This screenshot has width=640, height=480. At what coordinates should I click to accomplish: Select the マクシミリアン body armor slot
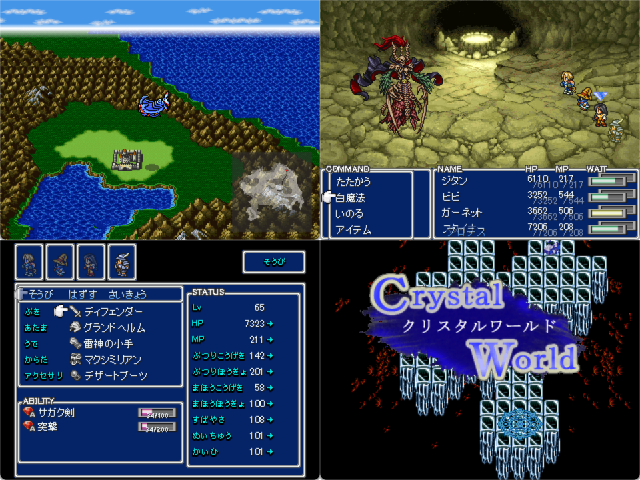point(113,360)
